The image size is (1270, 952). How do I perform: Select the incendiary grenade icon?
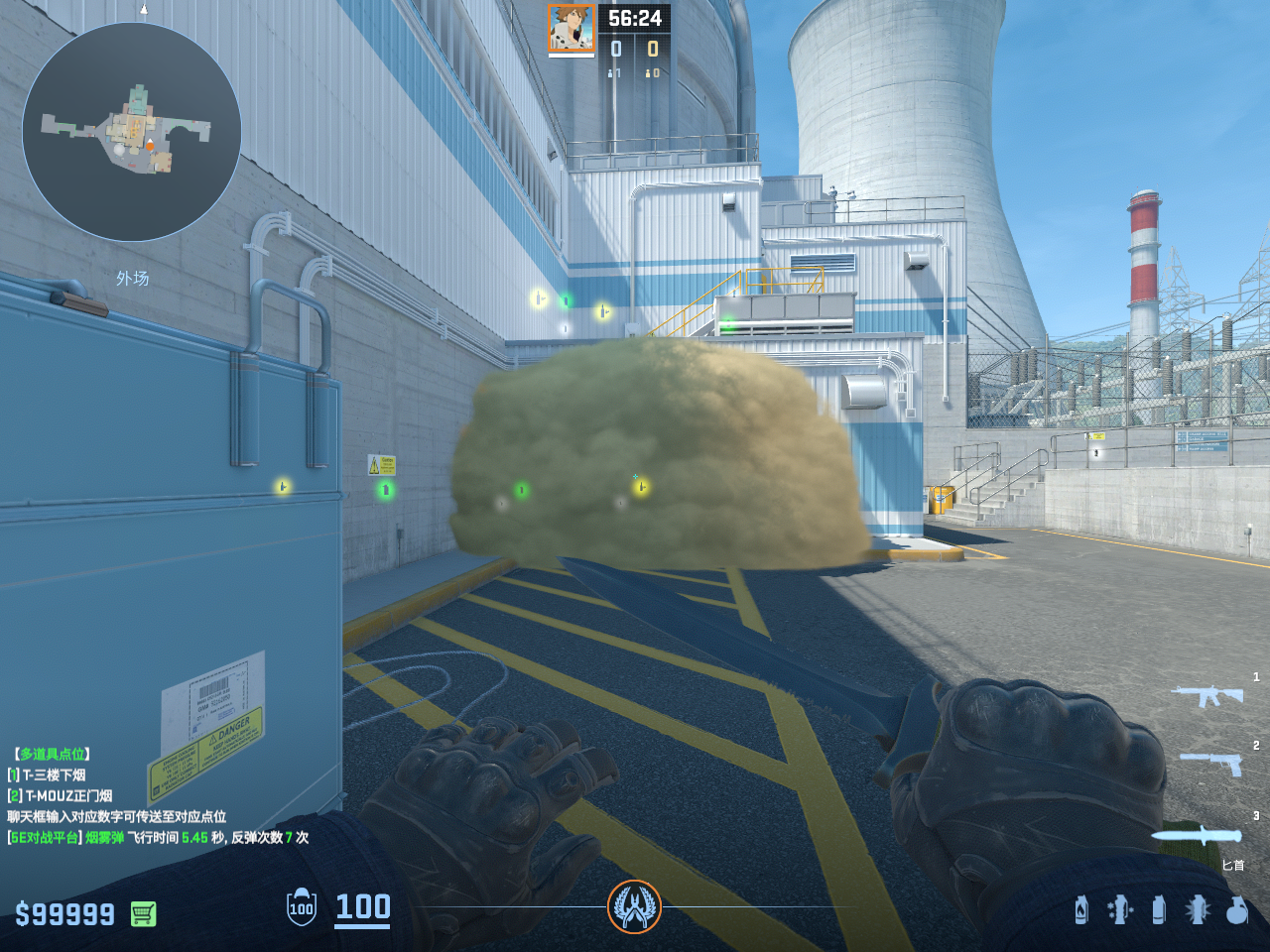point(1081,909)
